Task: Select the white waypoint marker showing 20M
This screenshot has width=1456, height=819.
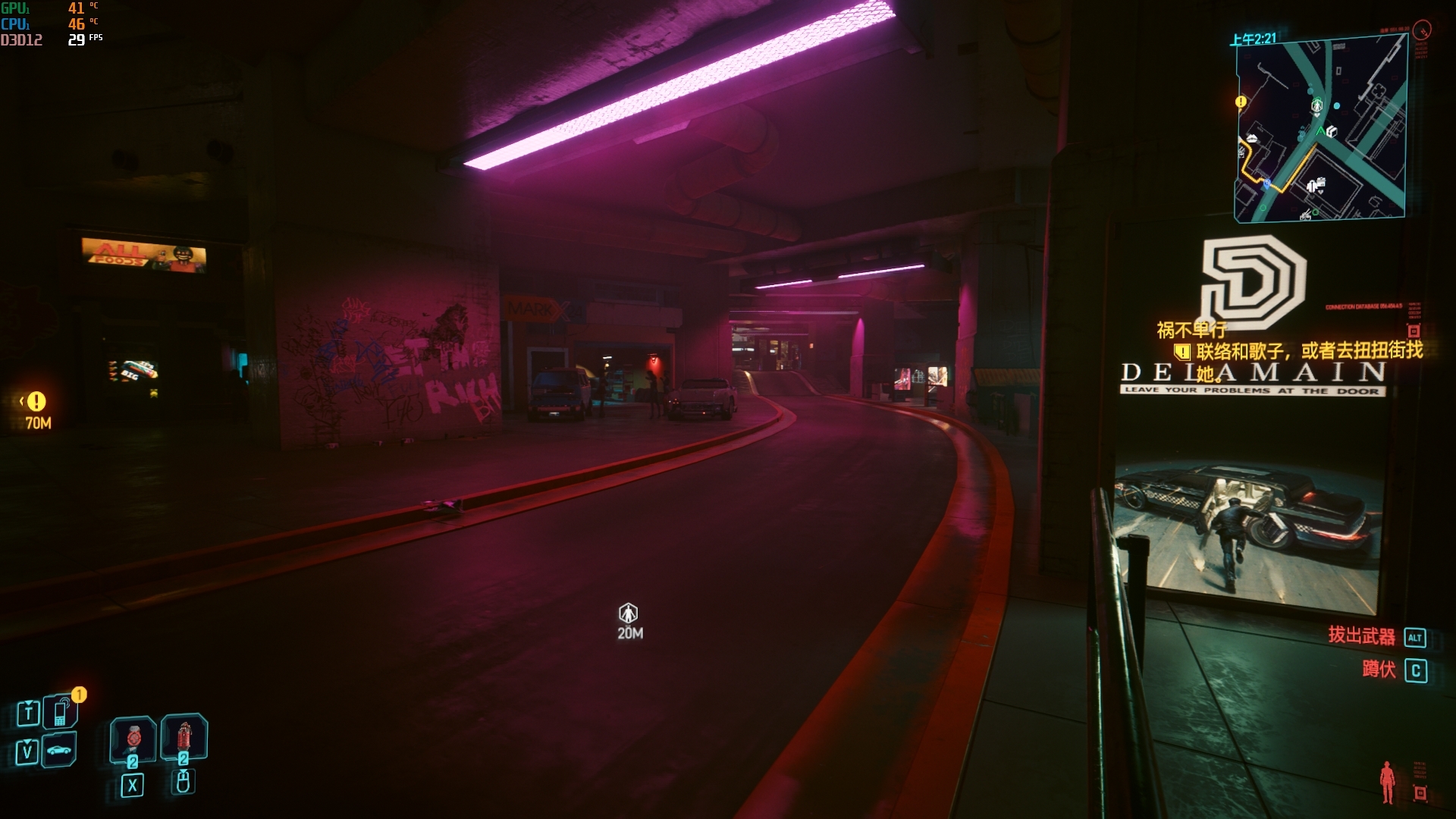Action: click(x=628, y=613)
